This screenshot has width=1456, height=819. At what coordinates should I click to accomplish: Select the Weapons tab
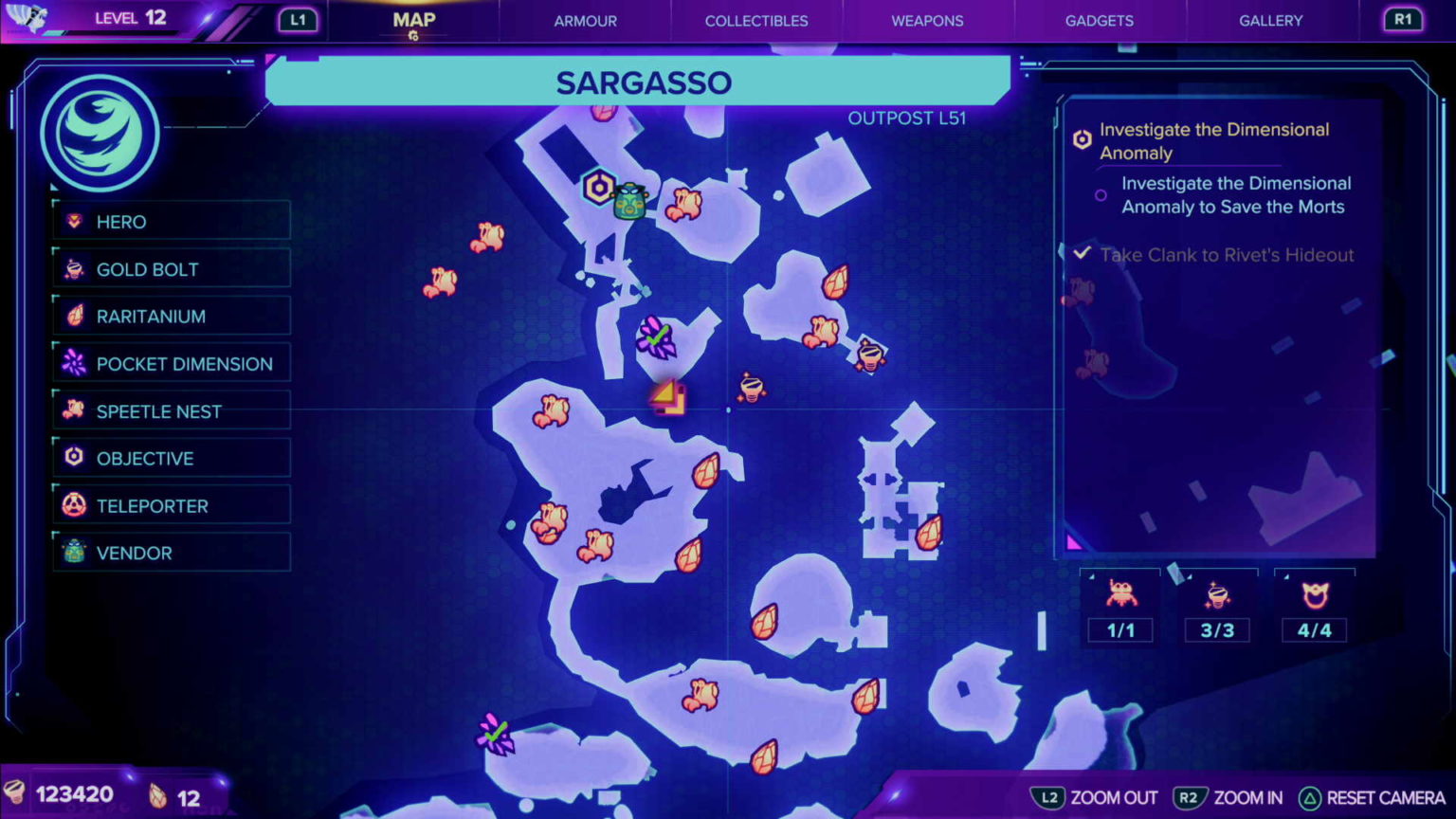tap(927, 21)
